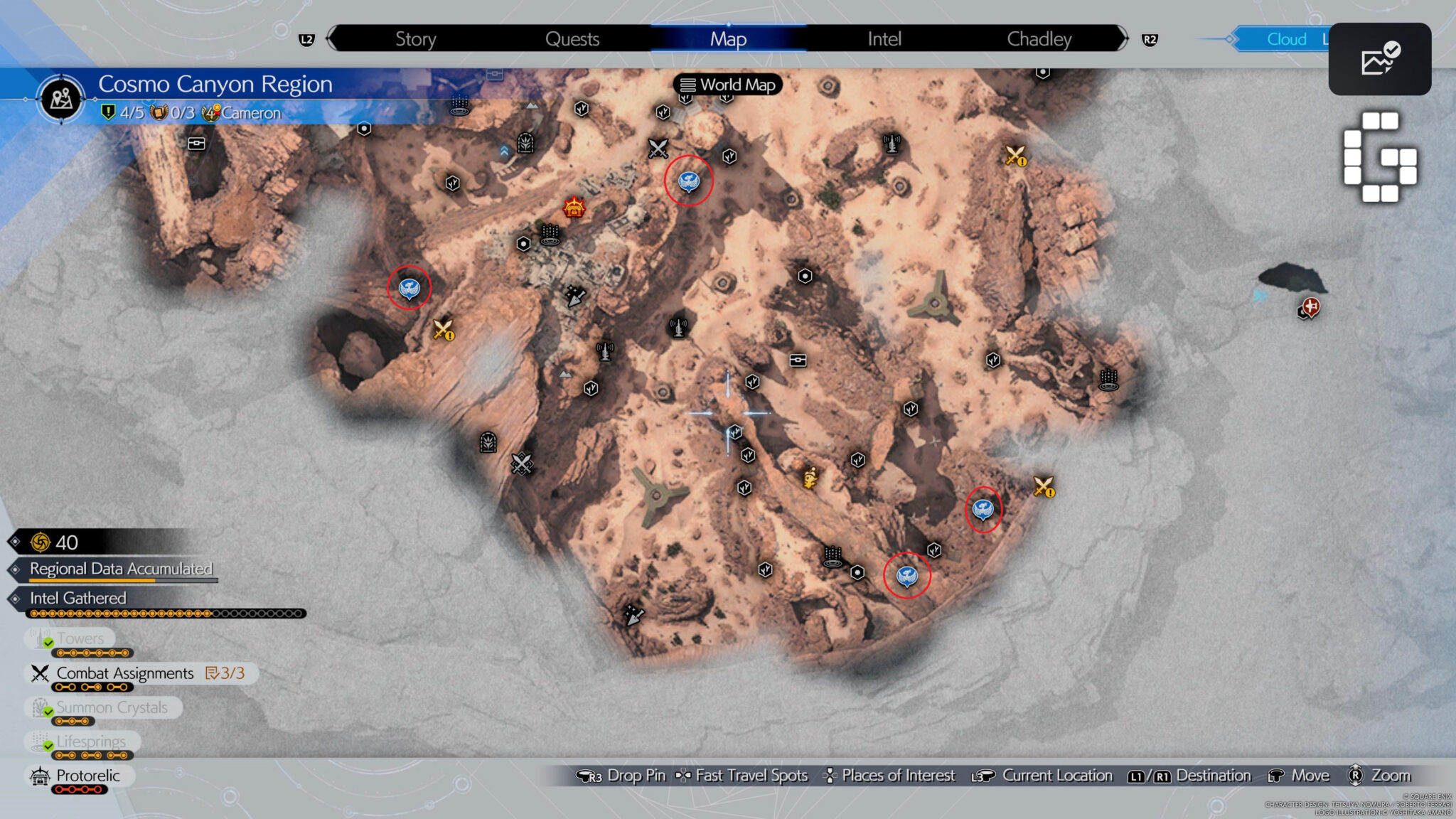Click the World Map button
Image resolution: width=1456 pixels, height=819 pixels.
[728, 85]
